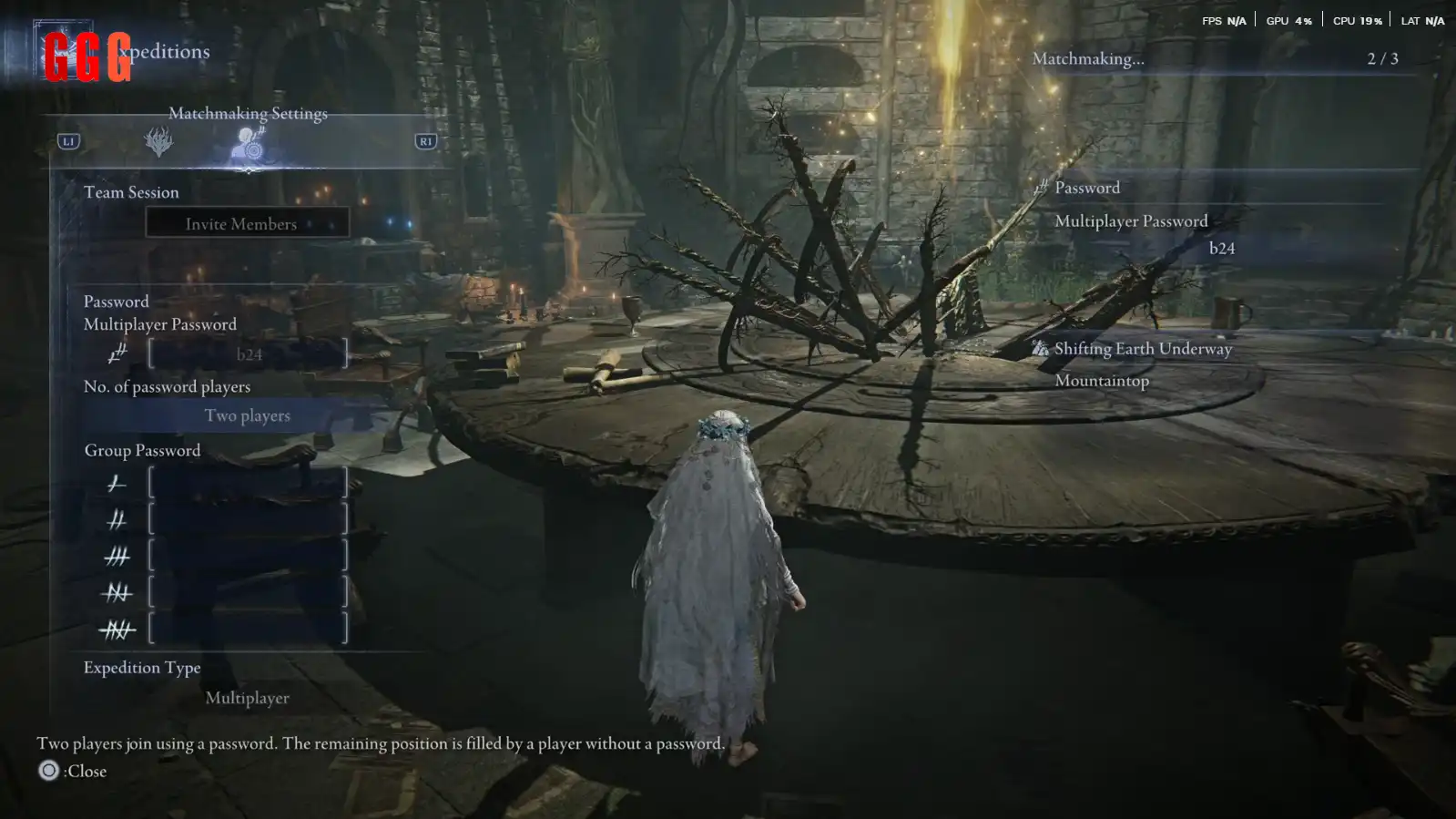The width and height of the screenshot is (1456, 819).
Task: Edit the Multiplayer Password field showing b24
Action: tap(248, 354)
